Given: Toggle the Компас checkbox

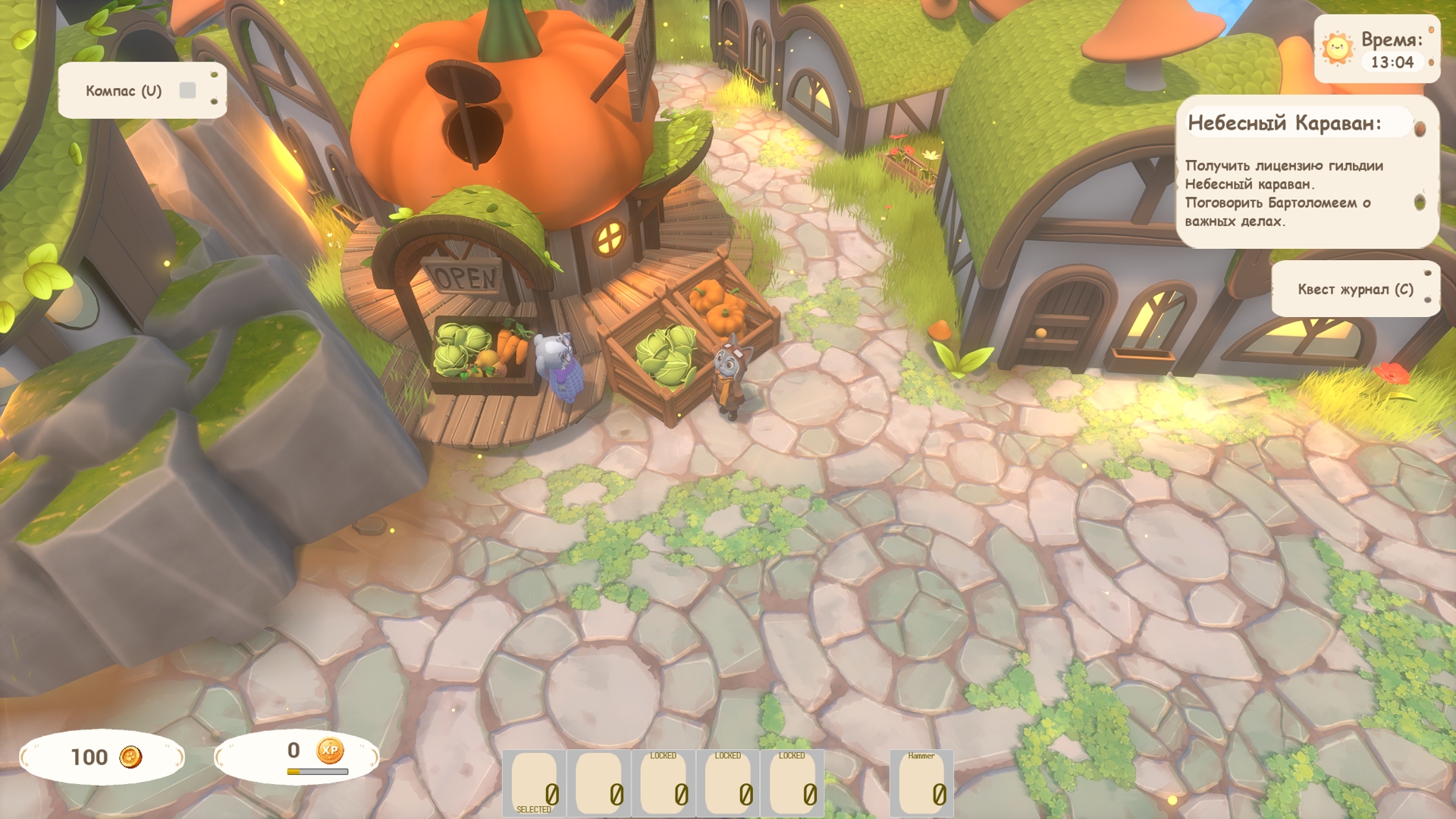Looking at the screenshot, I should 187,91.
